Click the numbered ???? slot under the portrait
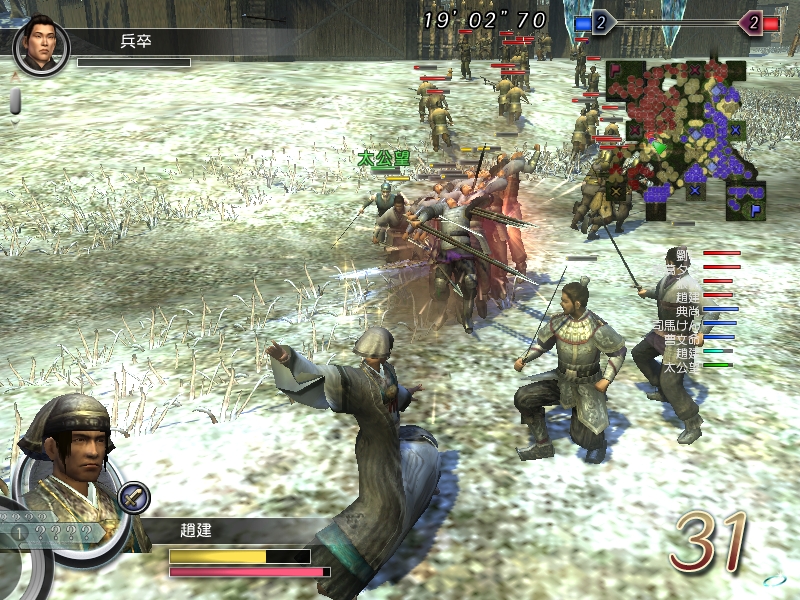 point(50,533)
